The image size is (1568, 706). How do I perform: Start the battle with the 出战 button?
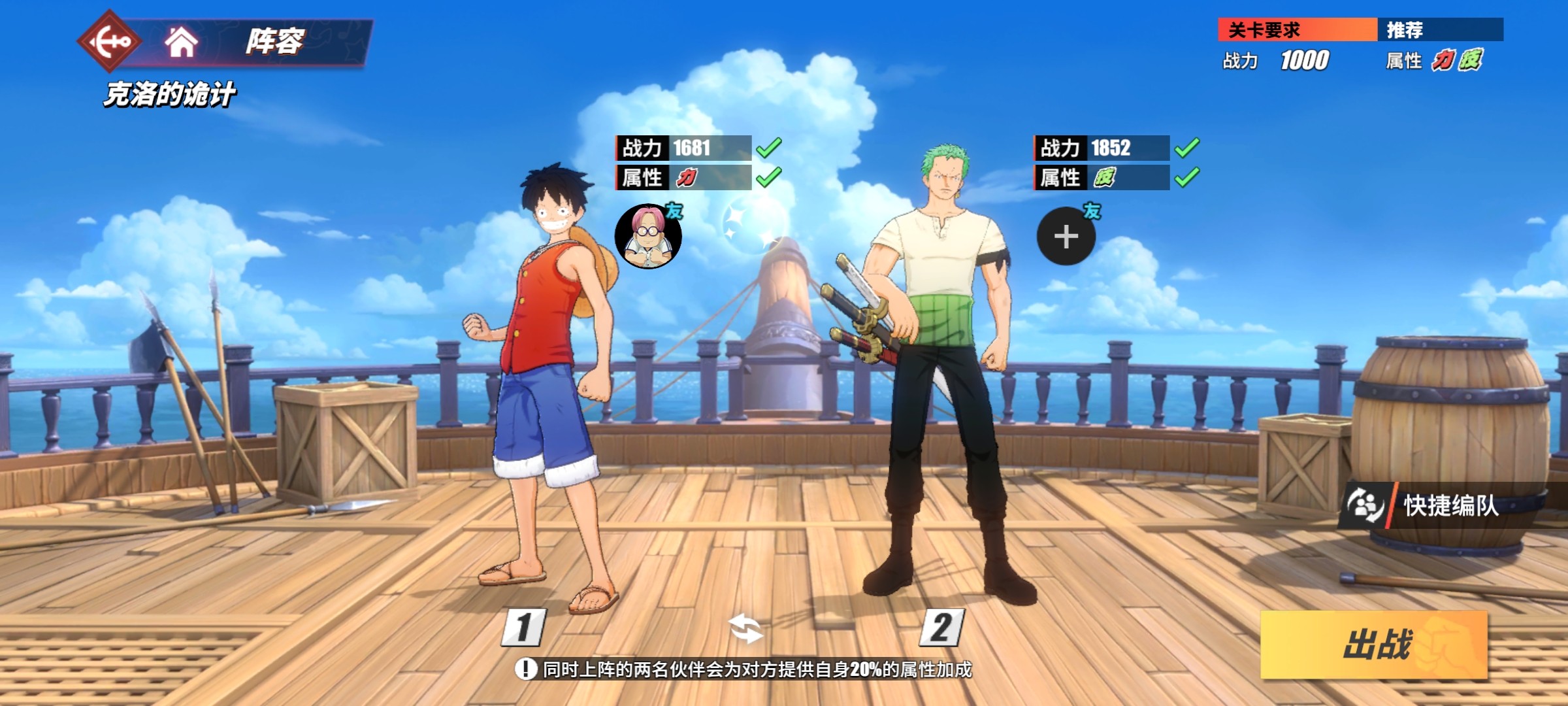pyautogui.click(x=1374, y=645)
